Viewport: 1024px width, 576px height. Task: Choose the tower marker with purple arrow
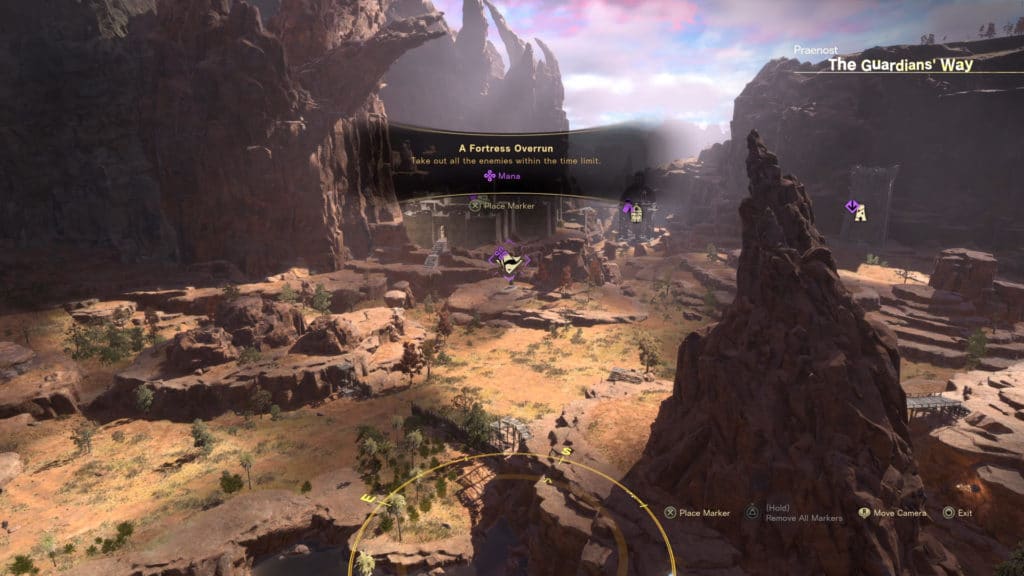pyautogui.click(x=858, y=210)
